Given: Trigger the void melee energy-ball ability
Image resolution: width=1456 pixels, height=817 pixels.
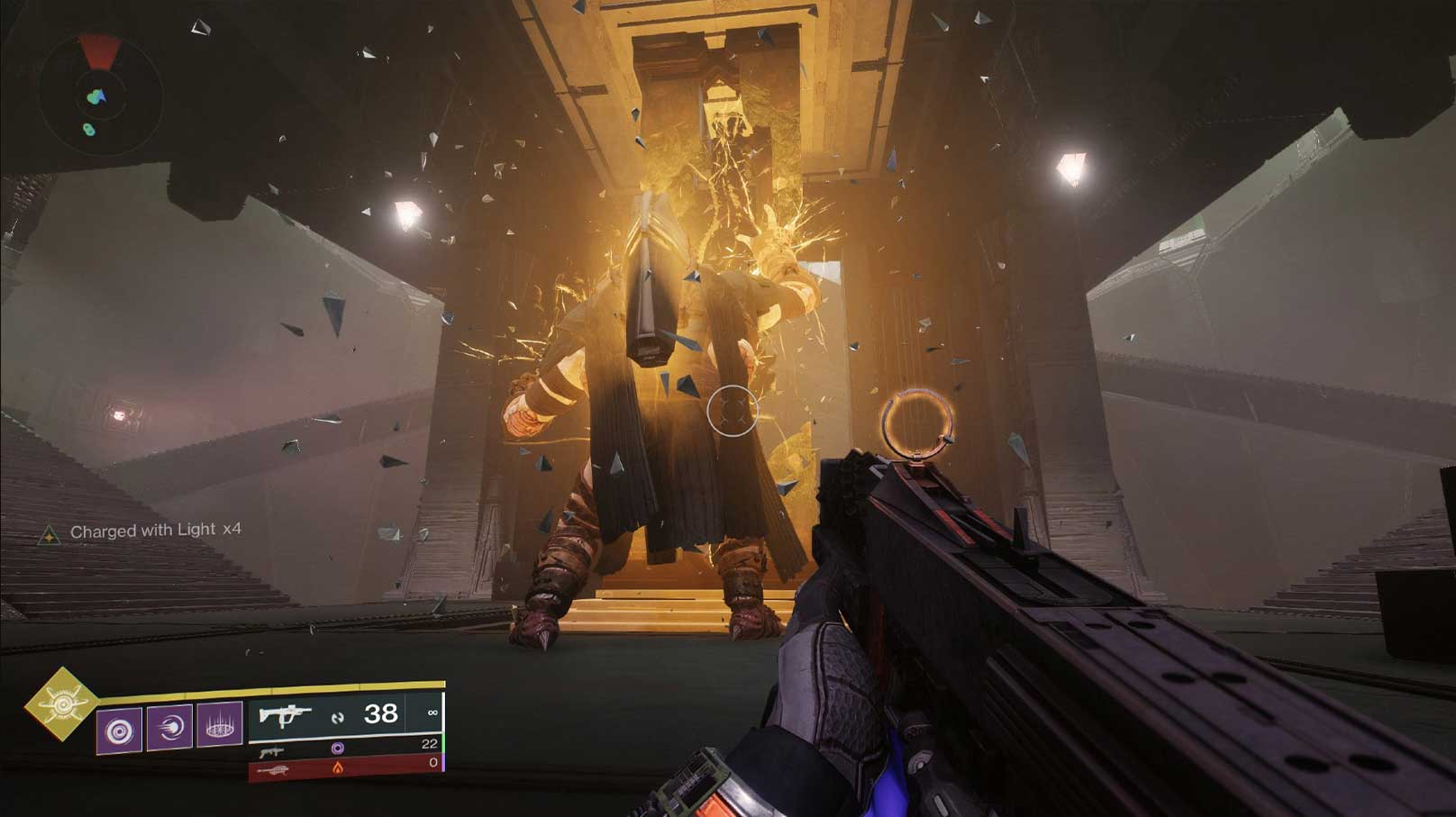Looking at the screenshot, I should coord(169,728).
